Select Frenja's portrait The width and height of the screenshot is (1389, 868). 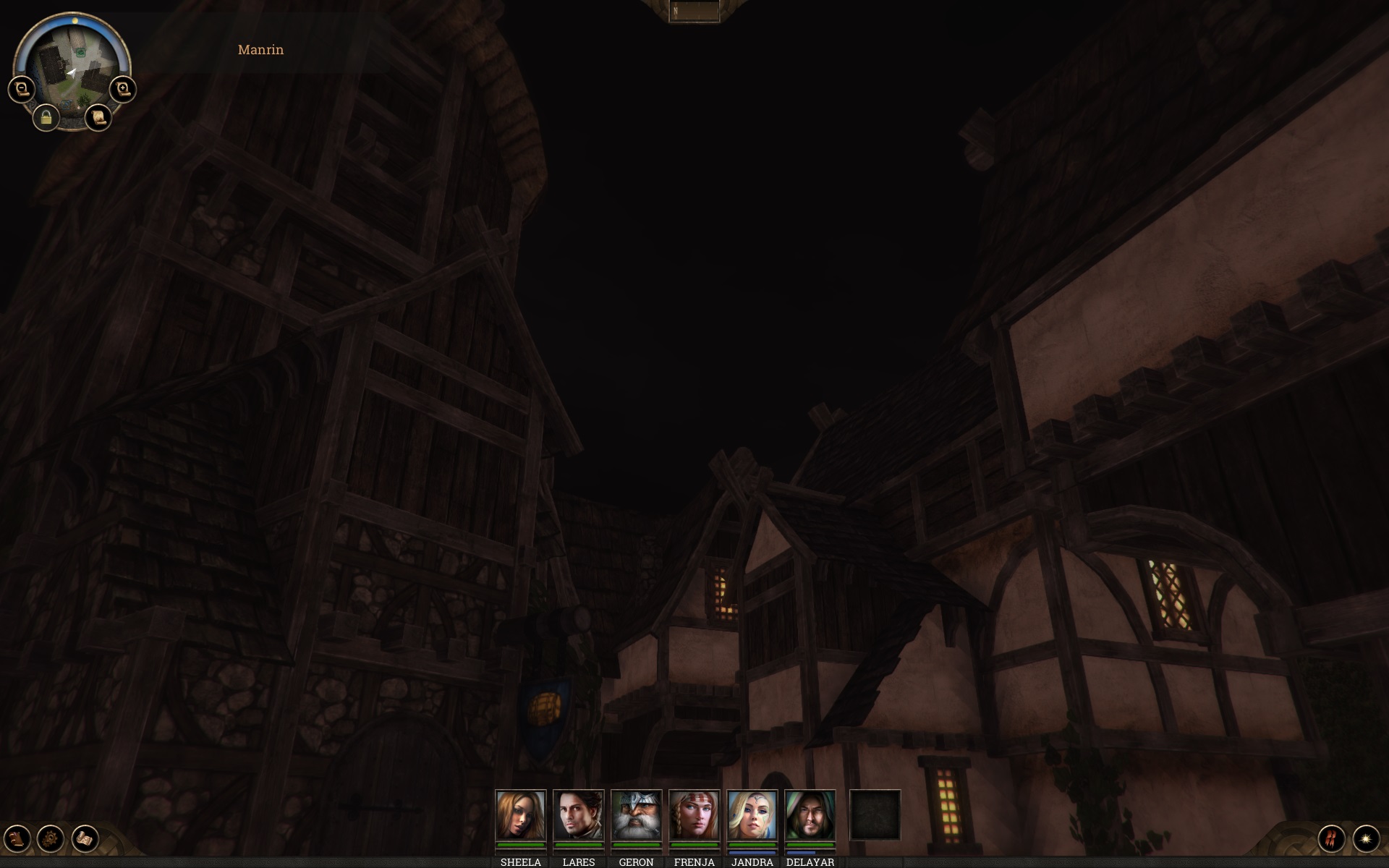click(694, 815)
